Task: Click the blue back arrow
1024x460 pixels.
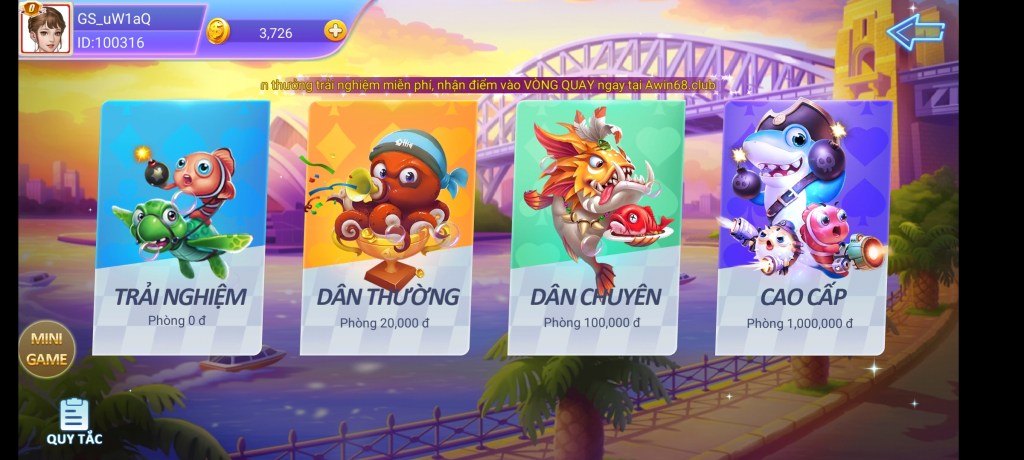Action: pyautogui.click(x=915, y=31)
